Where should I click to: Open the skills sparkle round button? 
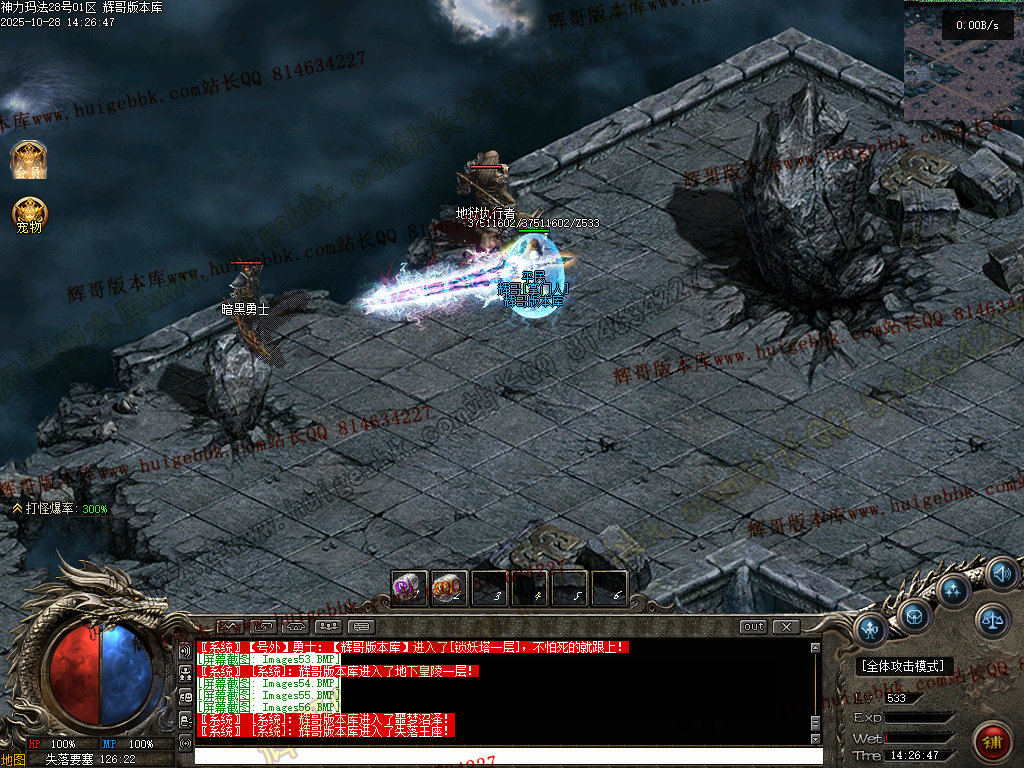pos(954,590)
